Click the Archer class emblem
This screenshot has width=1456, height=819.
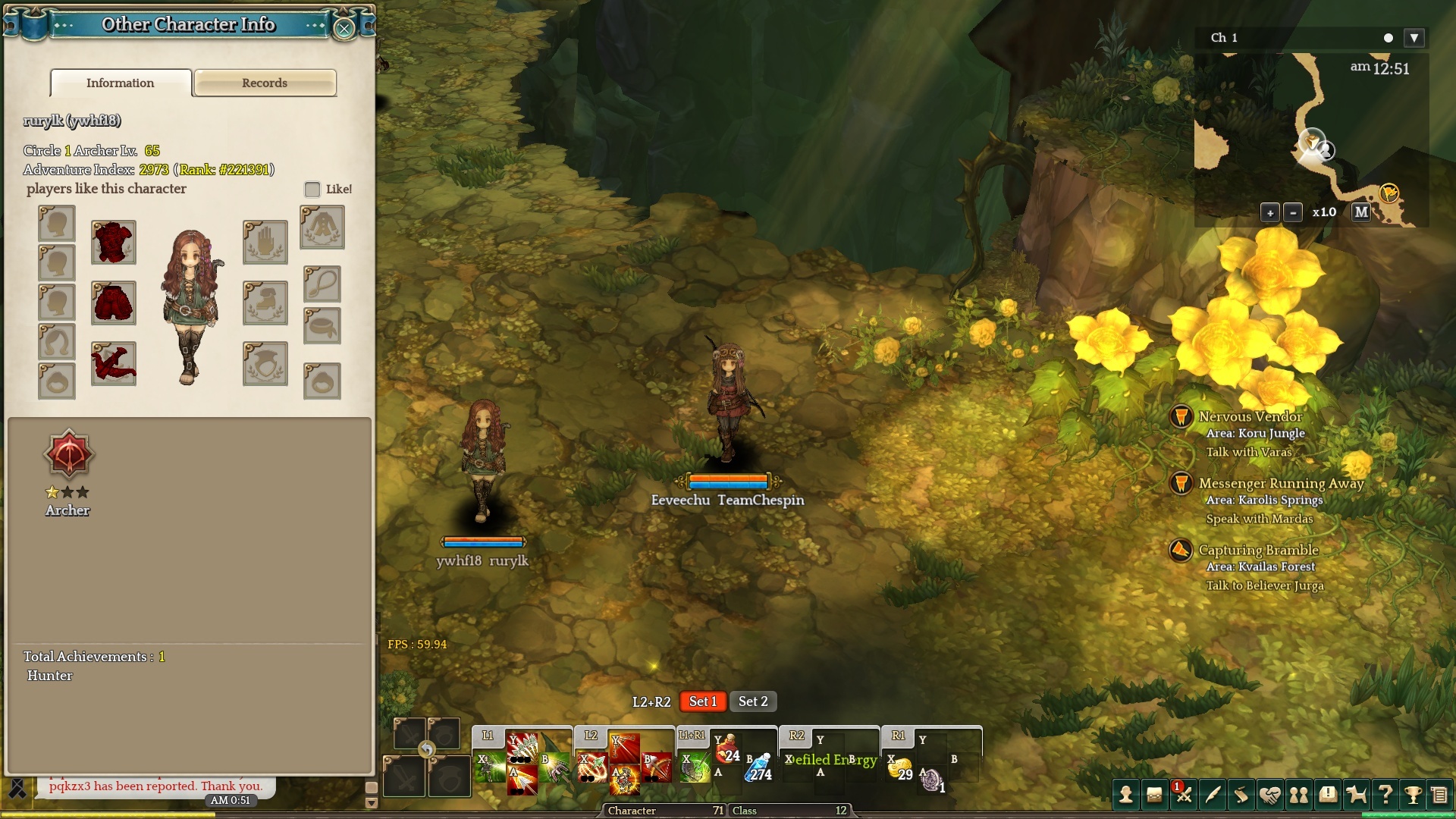pyautogui.click(x=68, y=455)
